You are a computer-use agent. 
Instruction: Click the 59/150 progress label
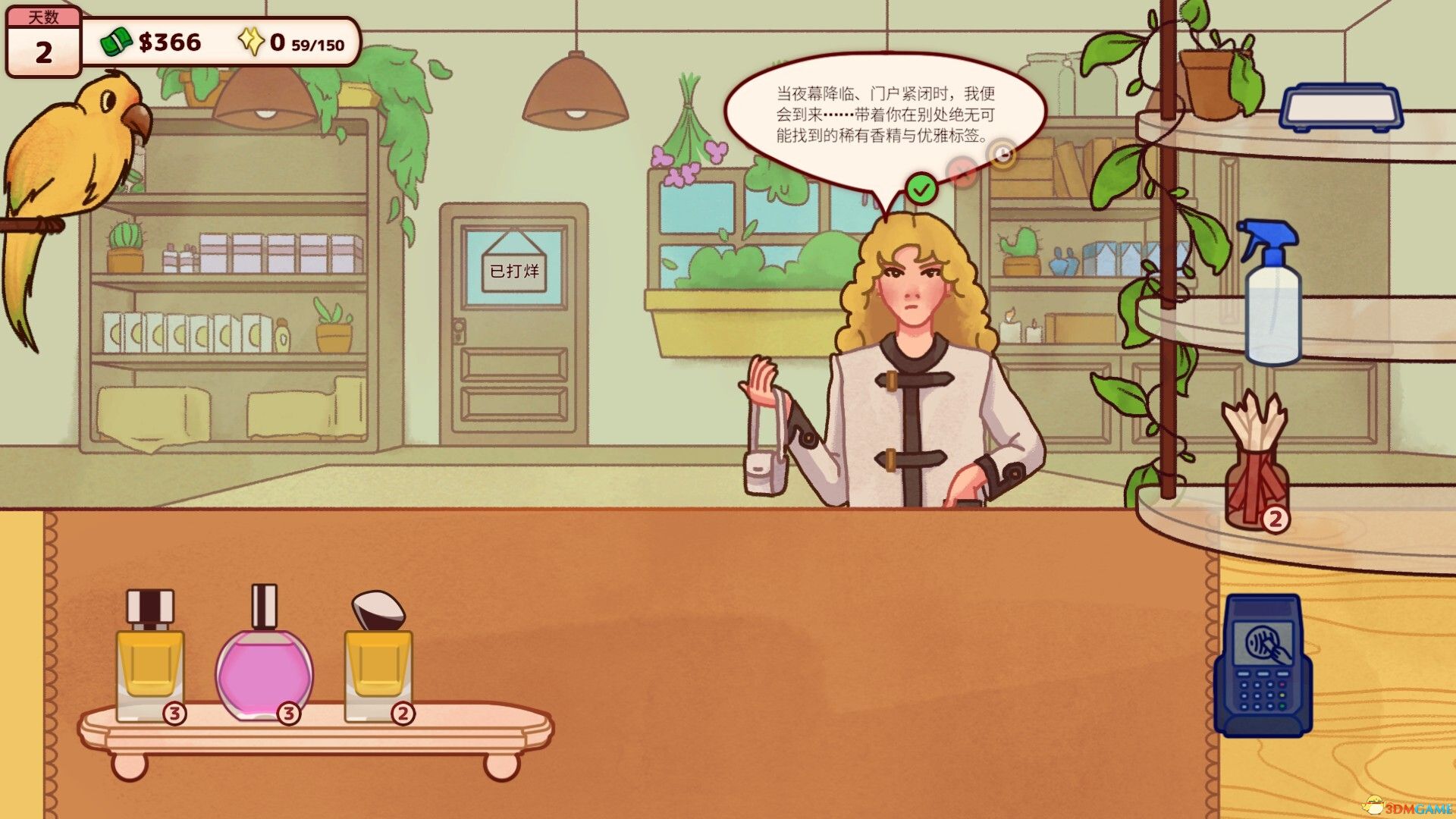coord(318,44)
